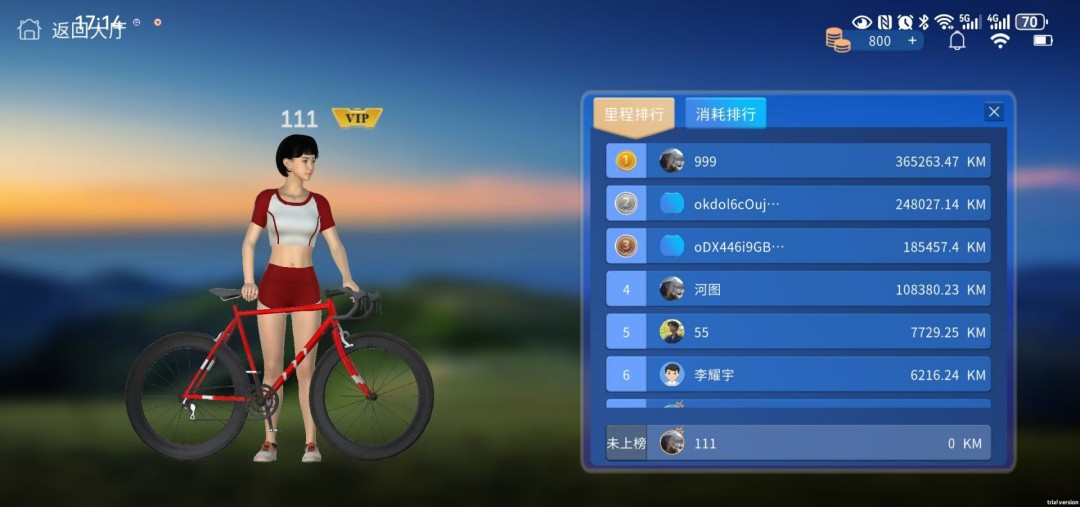
Task: Return to lobby via 返回大厅 button
Action: [x=70, y=29]
